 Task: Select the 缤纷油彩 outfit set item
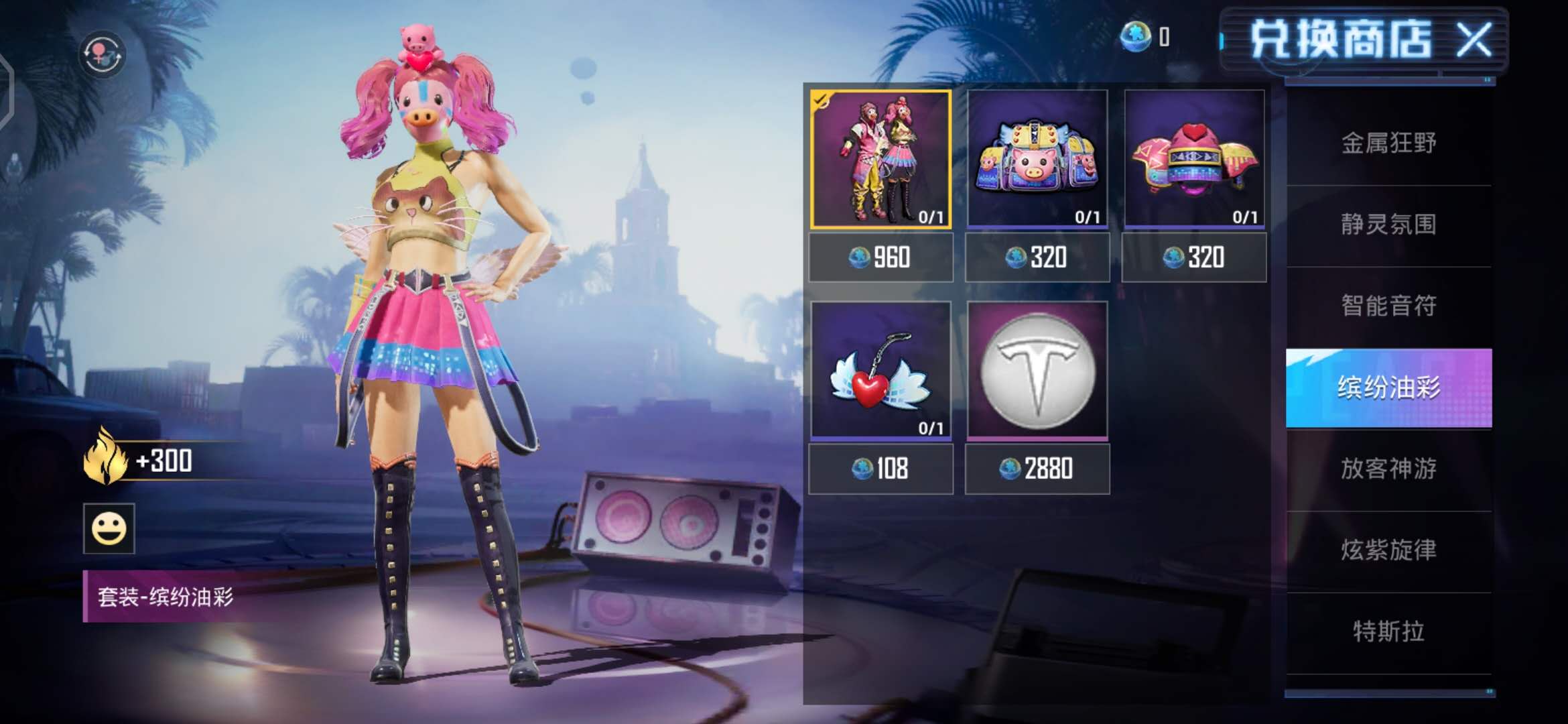point(880,160)
